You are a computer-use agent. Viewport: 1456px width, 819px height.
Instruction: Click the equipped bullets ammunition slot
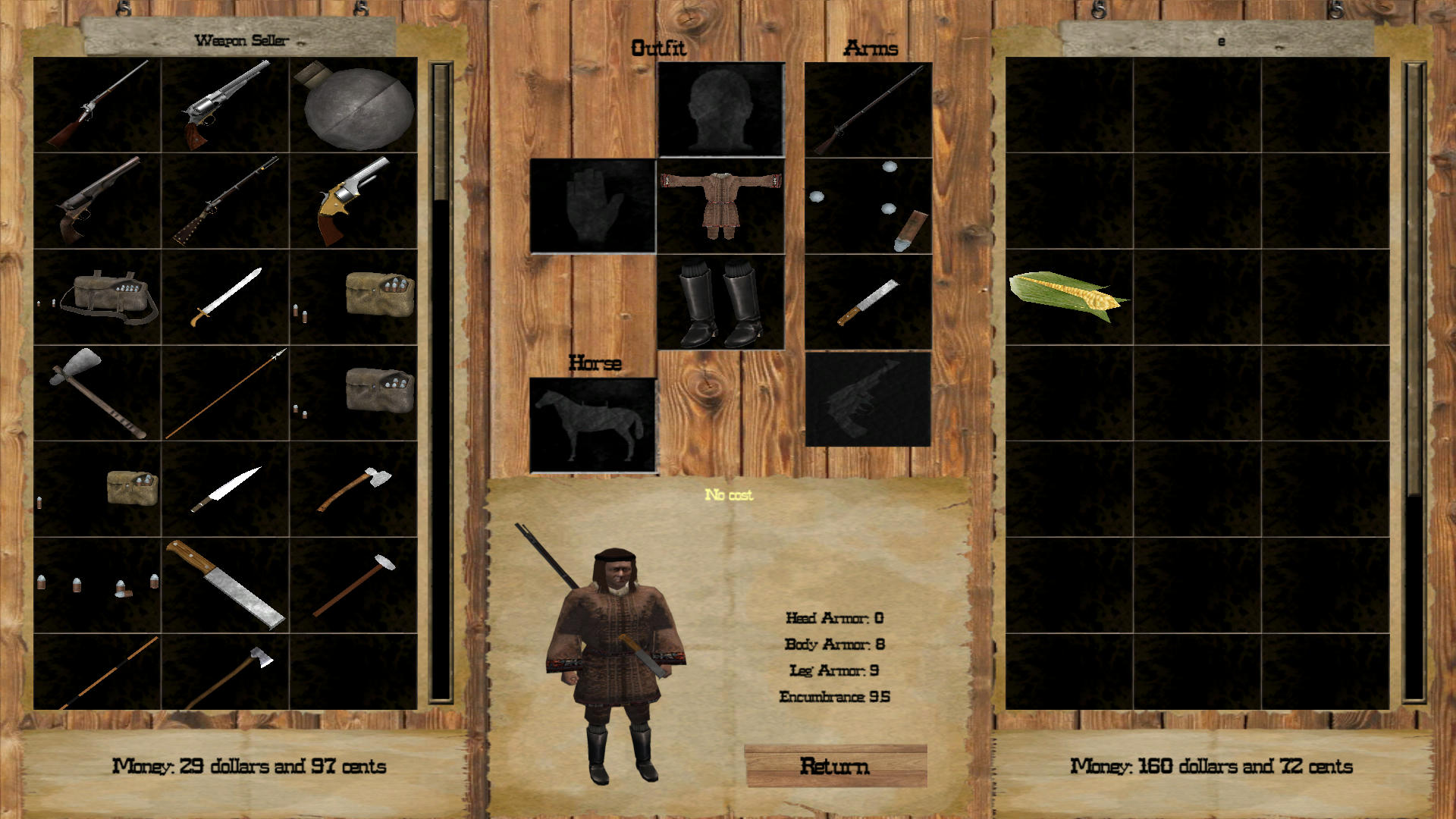click(x=868, y=206)
